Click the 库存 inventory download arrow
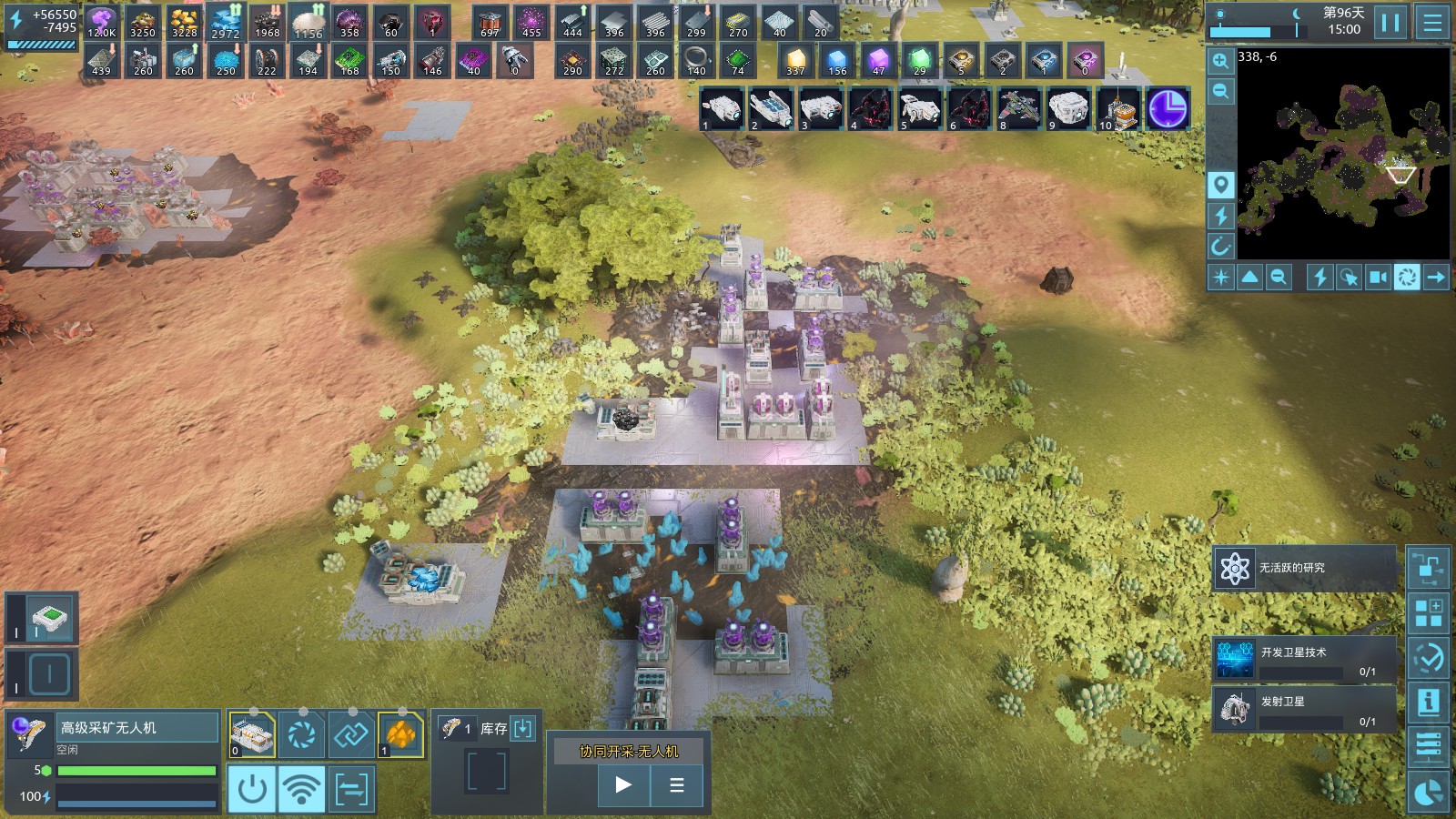 click(523, 728)
